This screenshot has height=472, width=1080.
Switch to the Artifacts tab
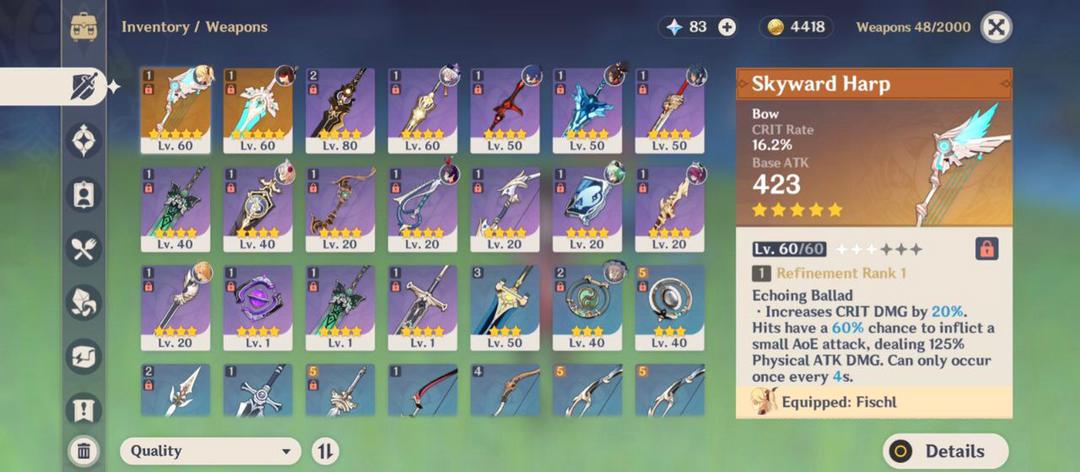[84, 140]
